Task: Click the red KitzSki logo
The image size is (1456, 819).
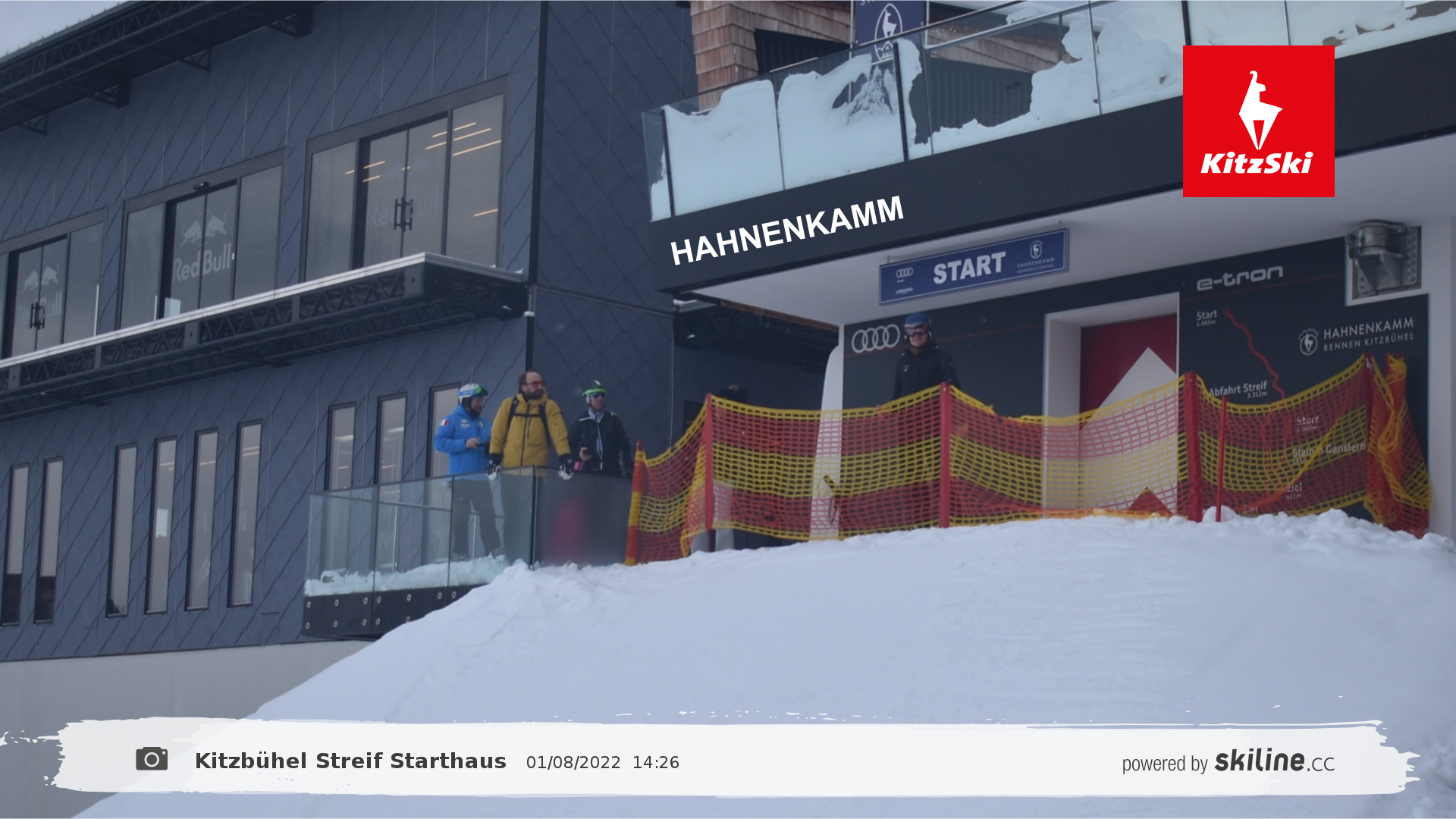Action: pyautogui.click(x=1258, y=121)
